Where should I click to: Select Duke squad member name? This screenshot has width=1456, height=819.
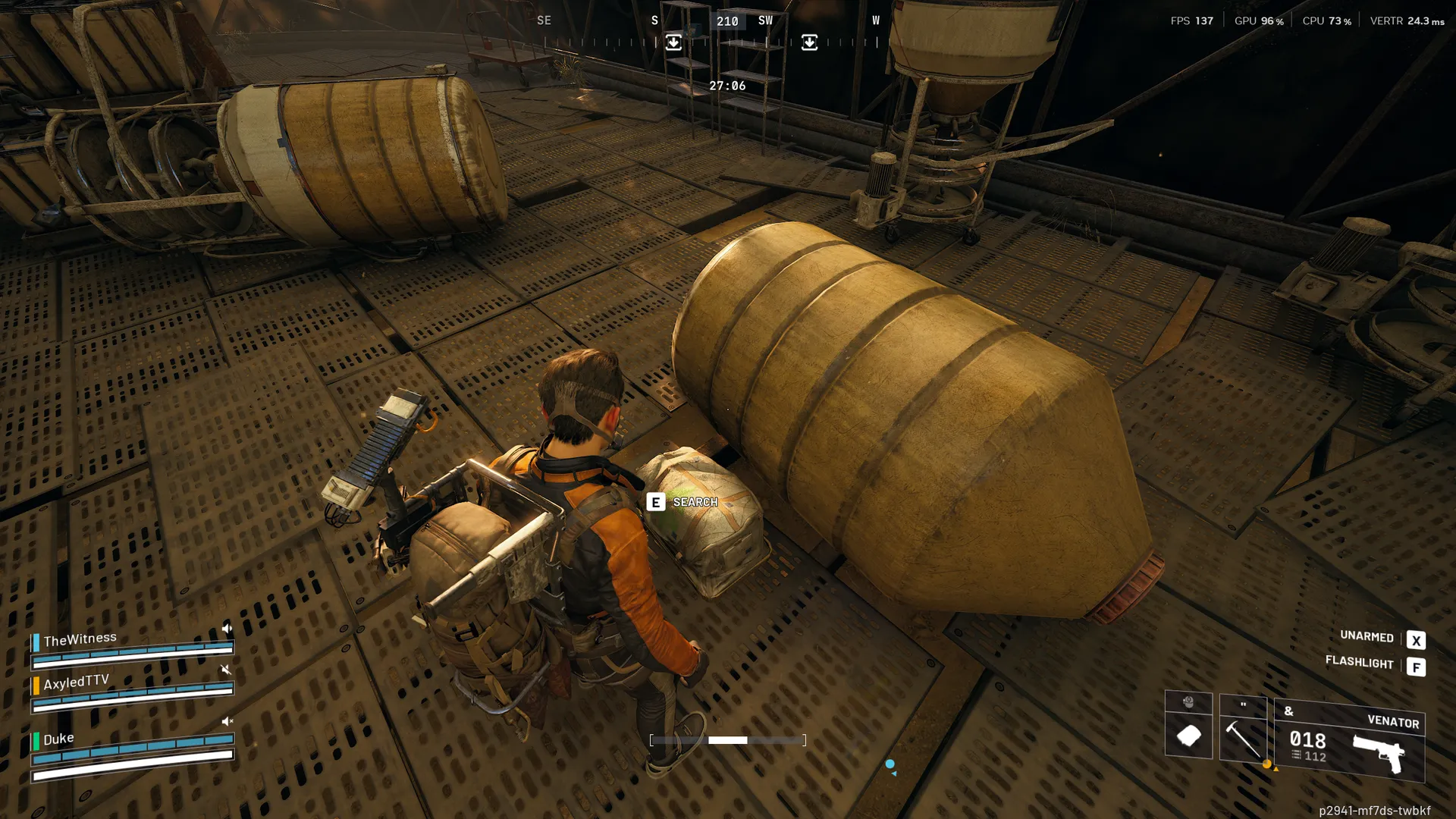[x=58, y=739]
